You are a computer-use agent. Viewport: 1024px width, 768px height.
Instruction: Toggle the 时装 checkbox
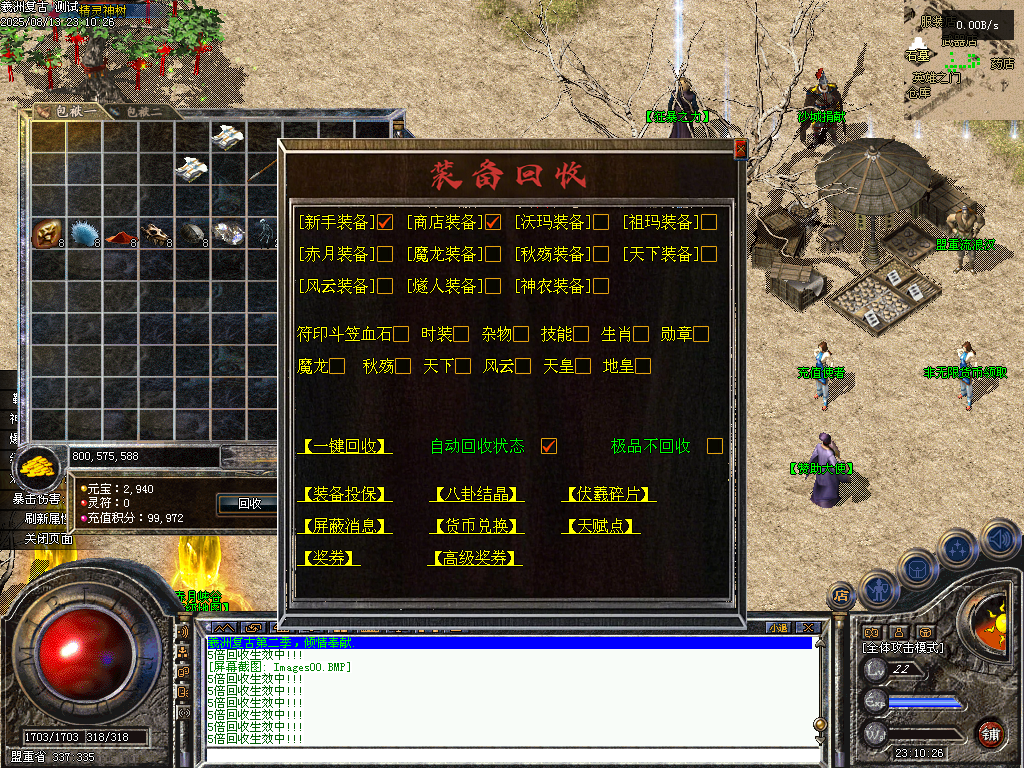(461, 334)
